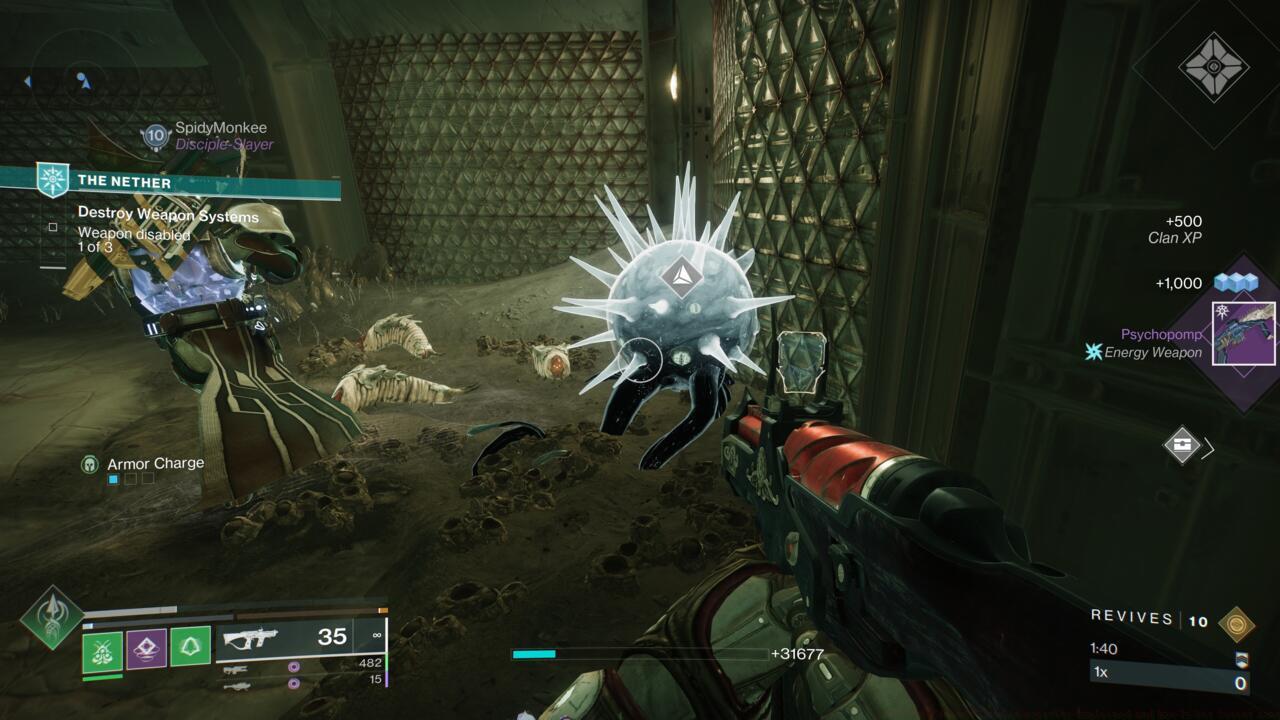This screenshot has height=720, width=1280.
Task: Toggle the first Armor Charge pip
Action: click(111, 479)
